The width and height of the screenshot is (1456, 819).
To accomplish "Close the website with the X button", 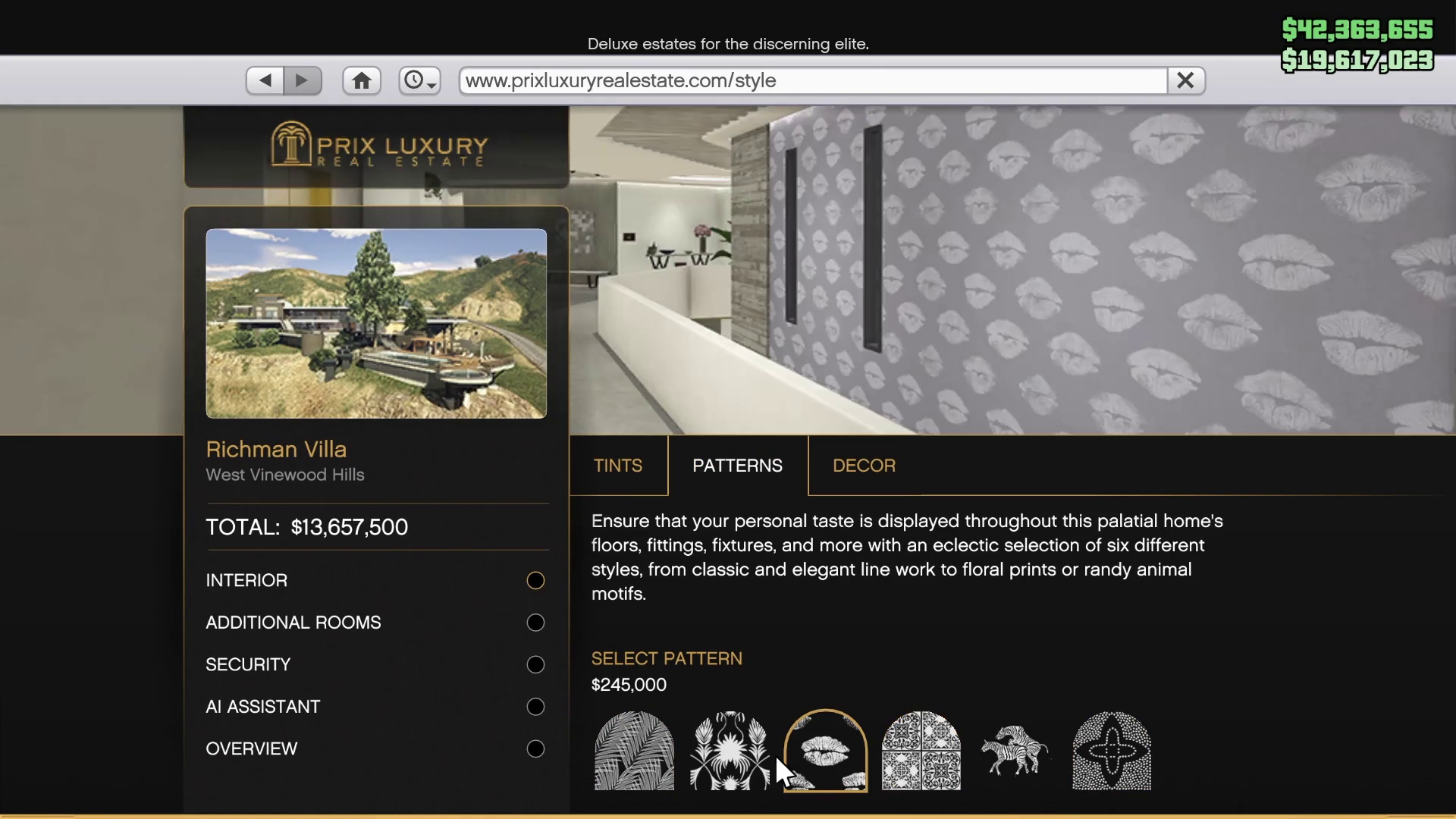I will click(x=1185, y=80).
